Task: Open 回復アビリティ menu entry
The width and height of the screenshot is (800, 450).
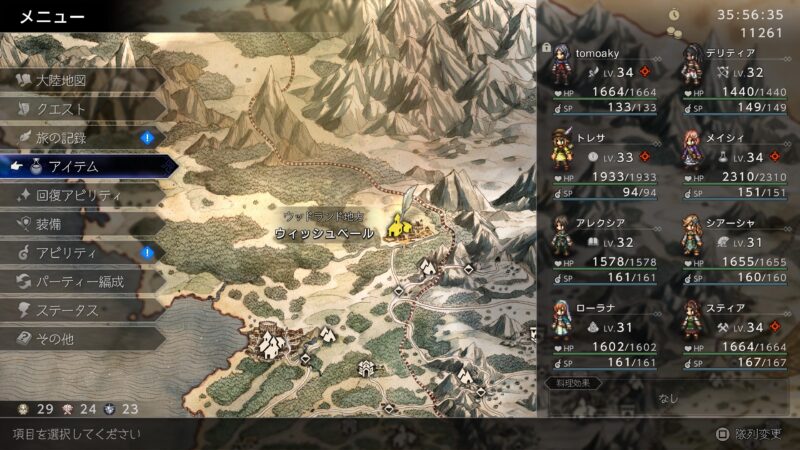Action: pos(78,195)
